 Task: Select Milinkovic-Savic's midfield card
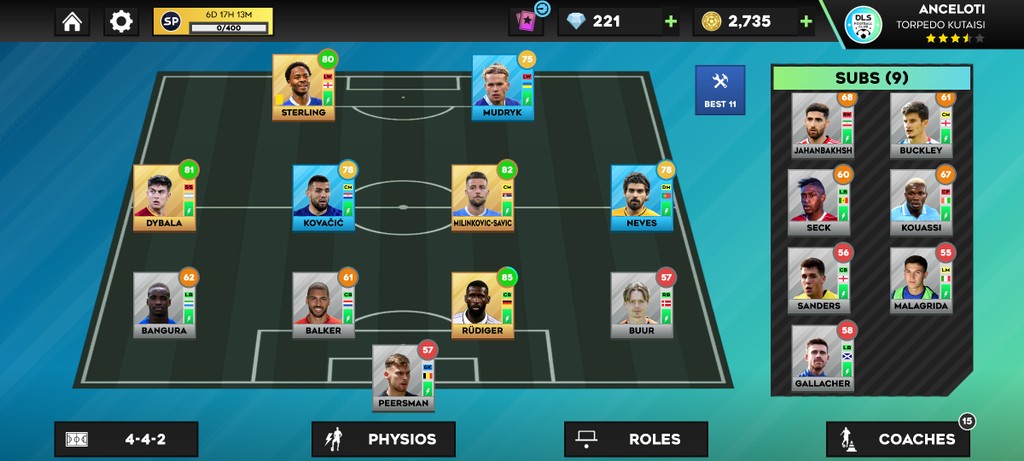482,197
